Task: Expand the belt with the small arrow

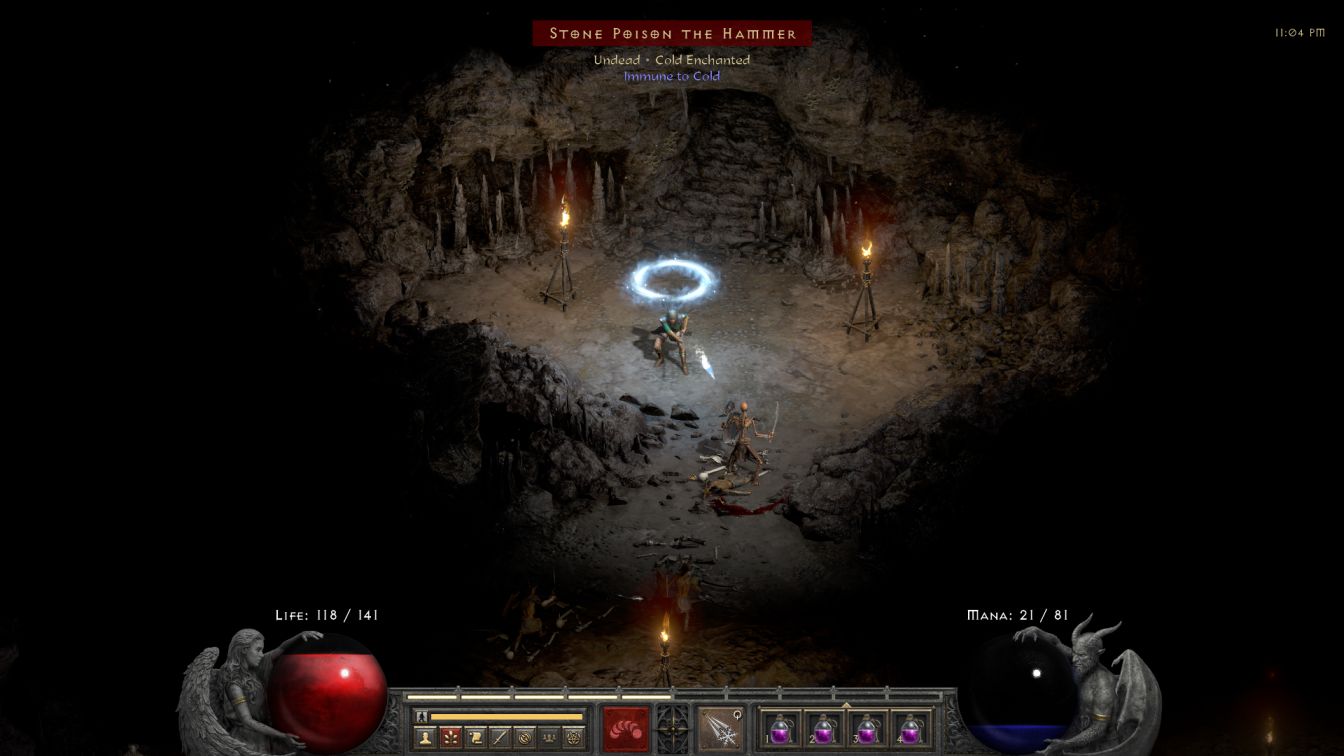Action: point(846,705)
